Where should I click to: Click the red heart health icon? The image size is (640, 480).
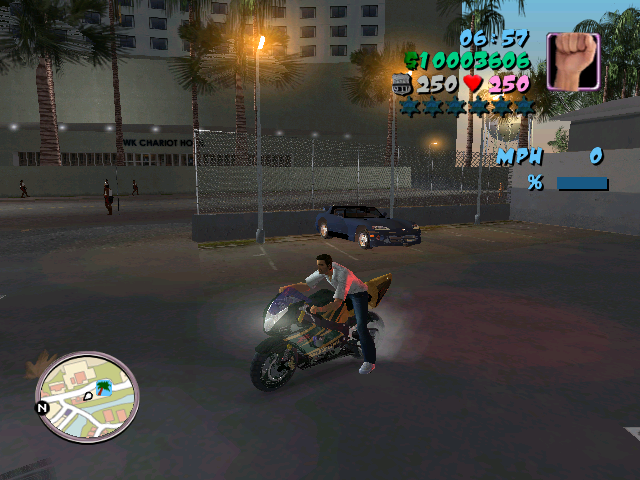tap(474, 84)
